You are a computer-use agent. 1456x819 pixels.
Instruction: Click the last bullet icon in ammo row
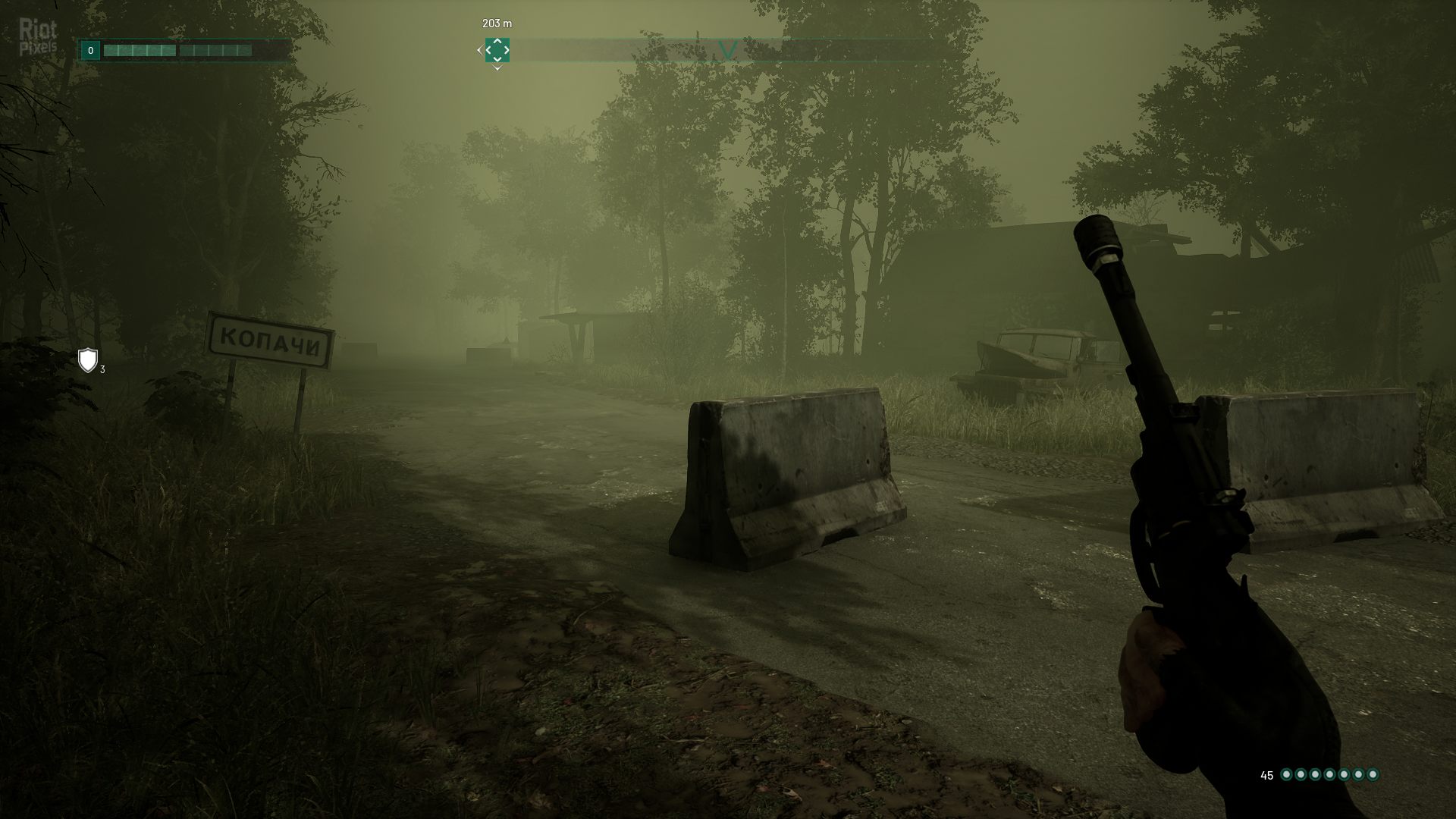click(x=1373, y=774)
